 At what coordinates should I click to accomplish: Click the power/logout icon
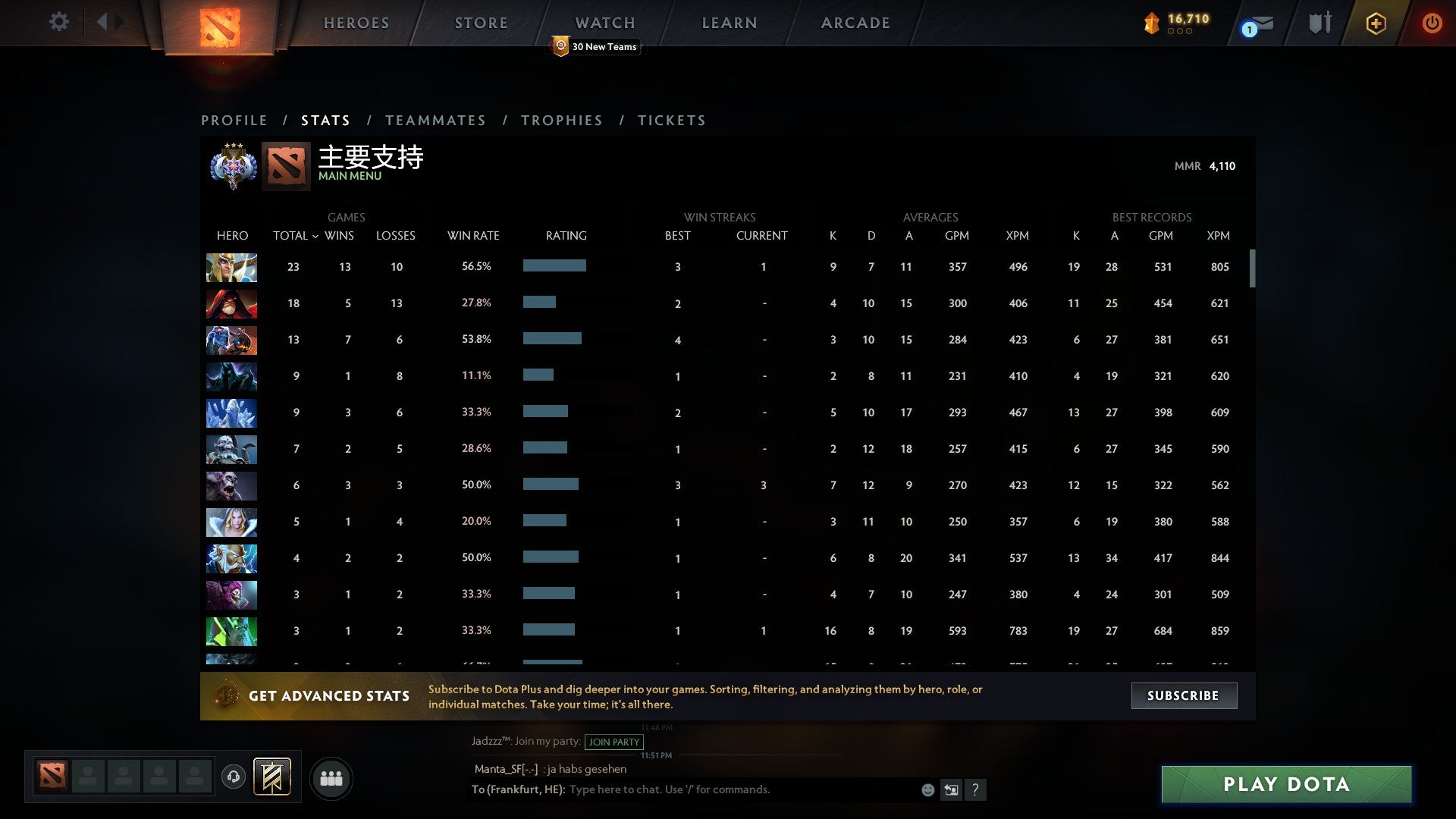pyautogui.click(x=1432, y=23)
